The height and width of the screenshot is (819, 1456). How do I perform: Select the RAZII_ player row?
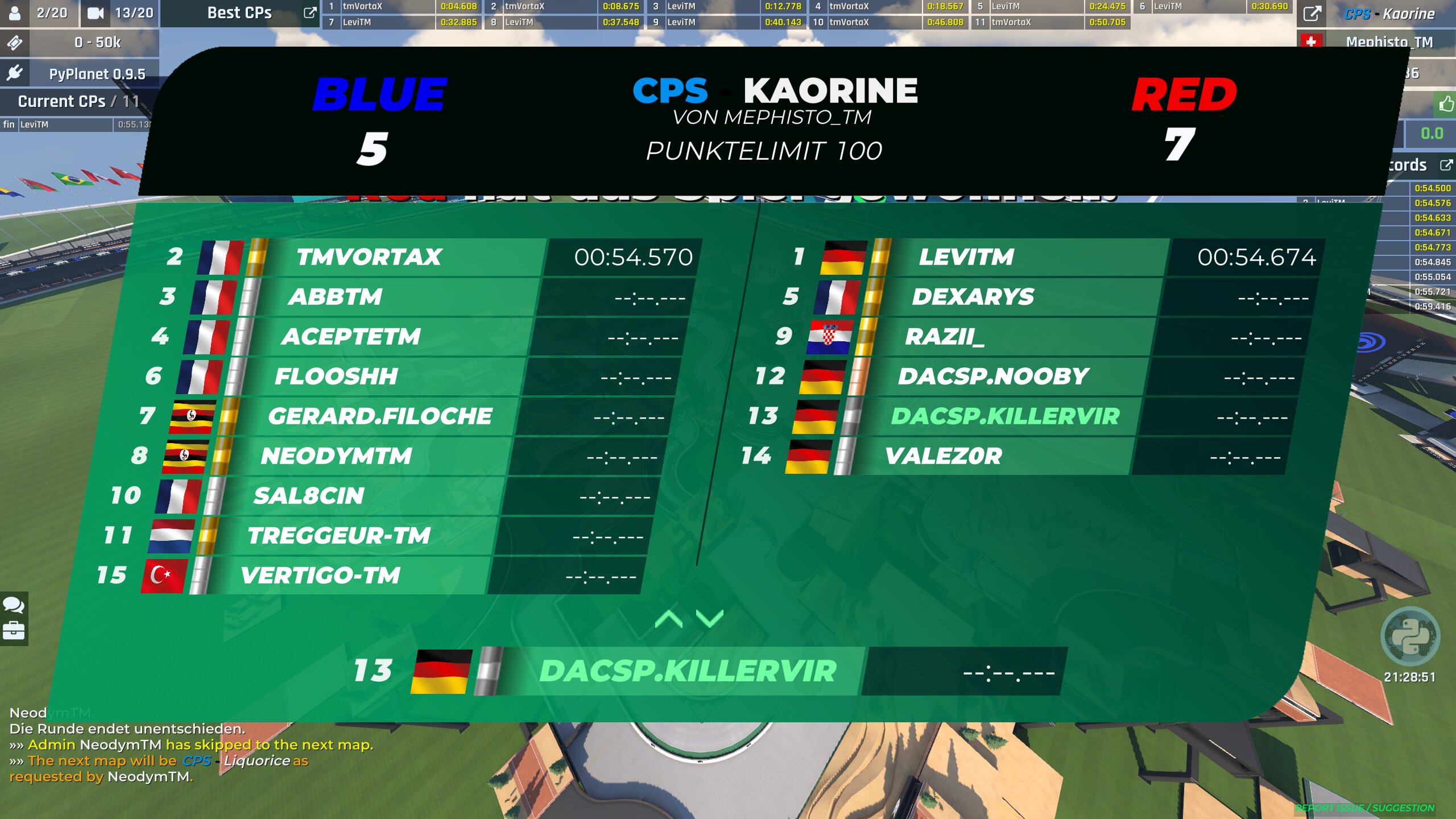coord(944,337)
